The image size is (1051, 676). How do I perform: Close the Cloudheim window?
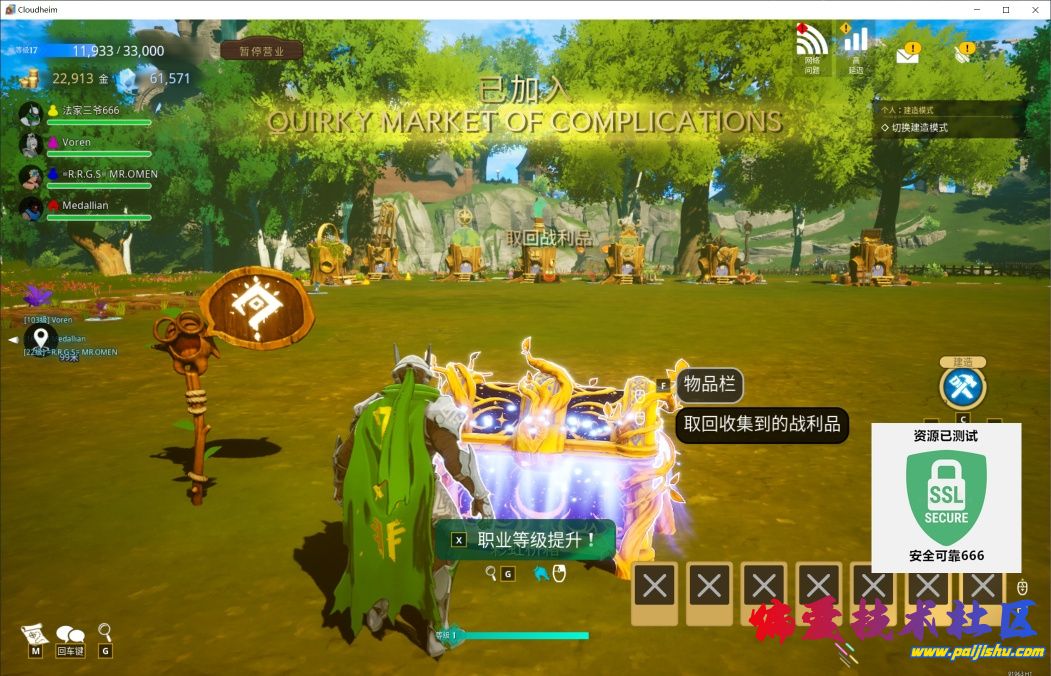pos(1034,9)
